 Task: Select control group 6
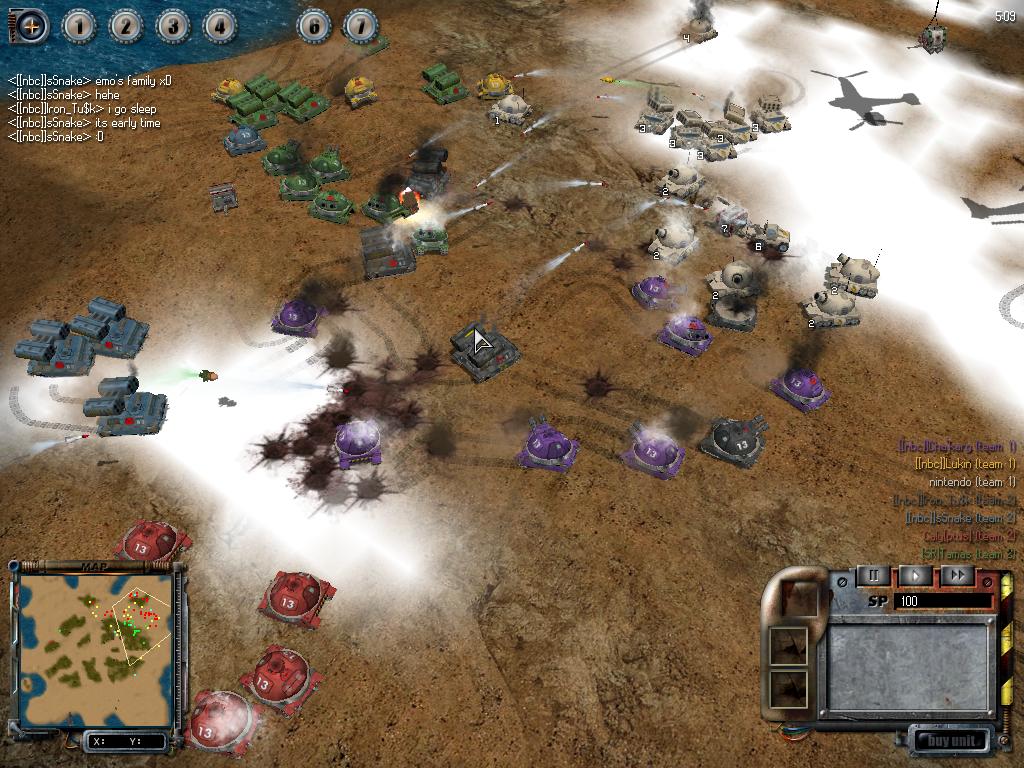coord(316,26)
